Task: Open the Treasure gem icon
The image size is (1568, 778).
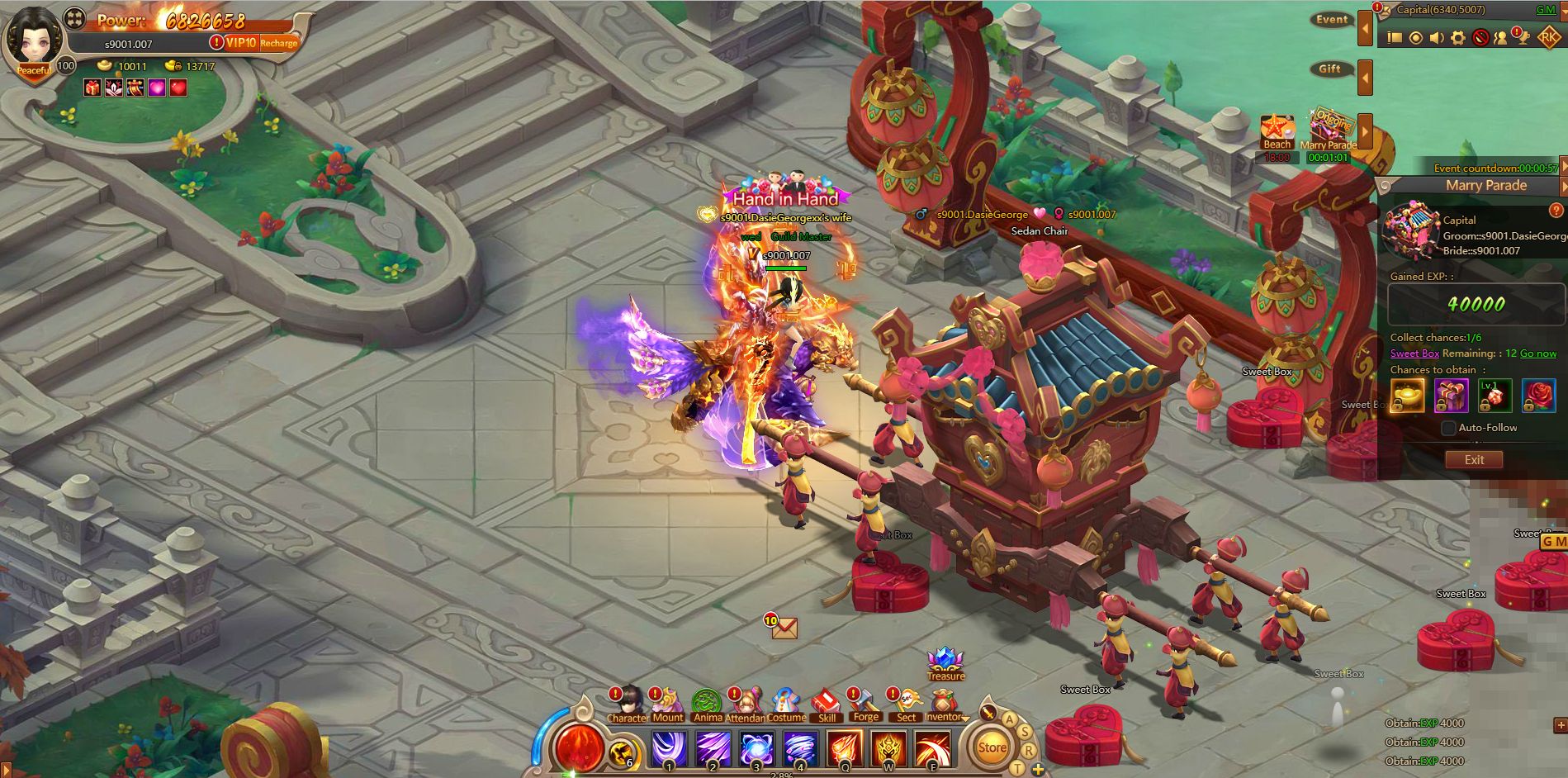Action: (945, 662)
